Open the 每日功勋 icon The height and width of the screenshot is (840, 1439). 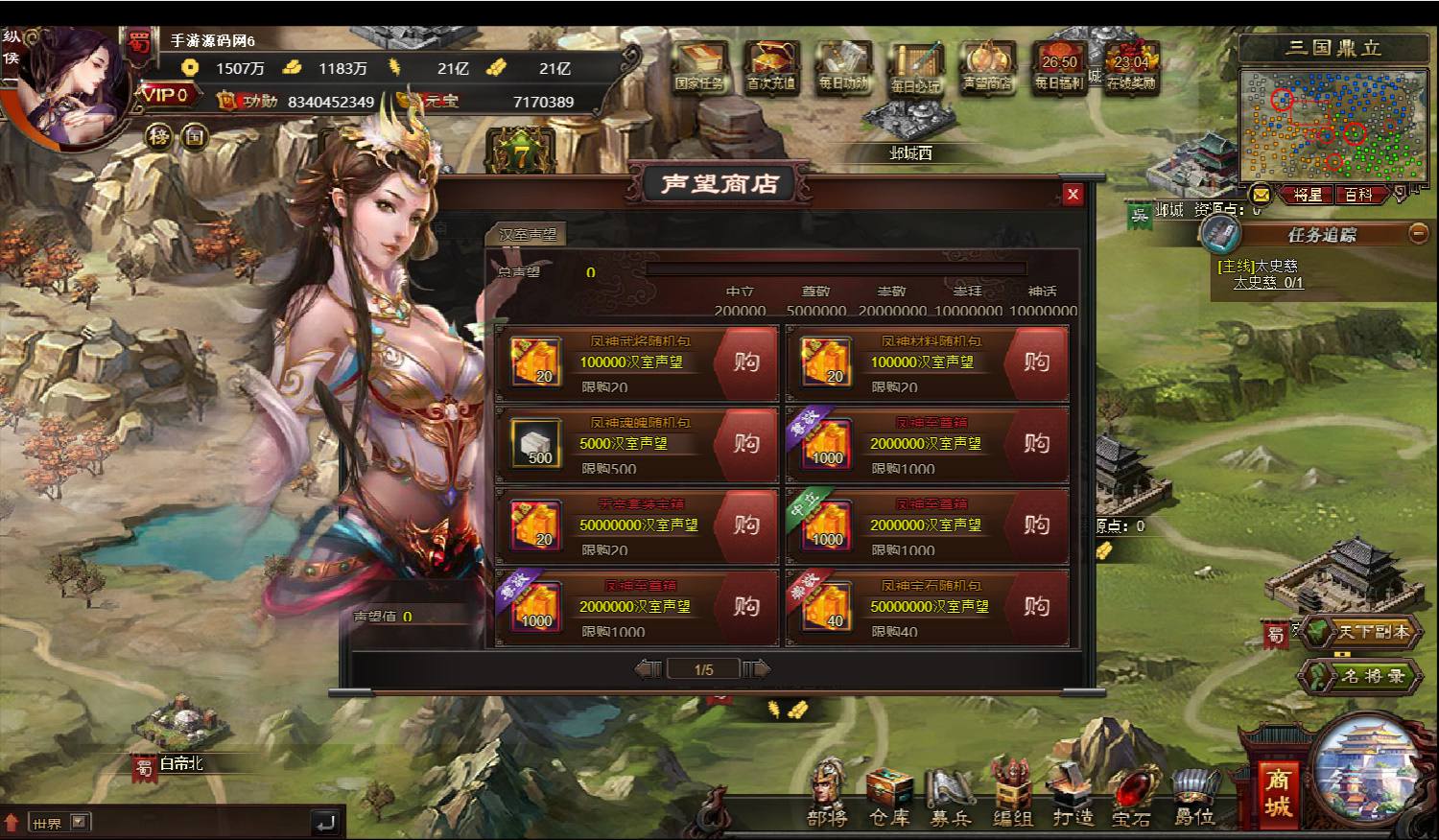843,68
